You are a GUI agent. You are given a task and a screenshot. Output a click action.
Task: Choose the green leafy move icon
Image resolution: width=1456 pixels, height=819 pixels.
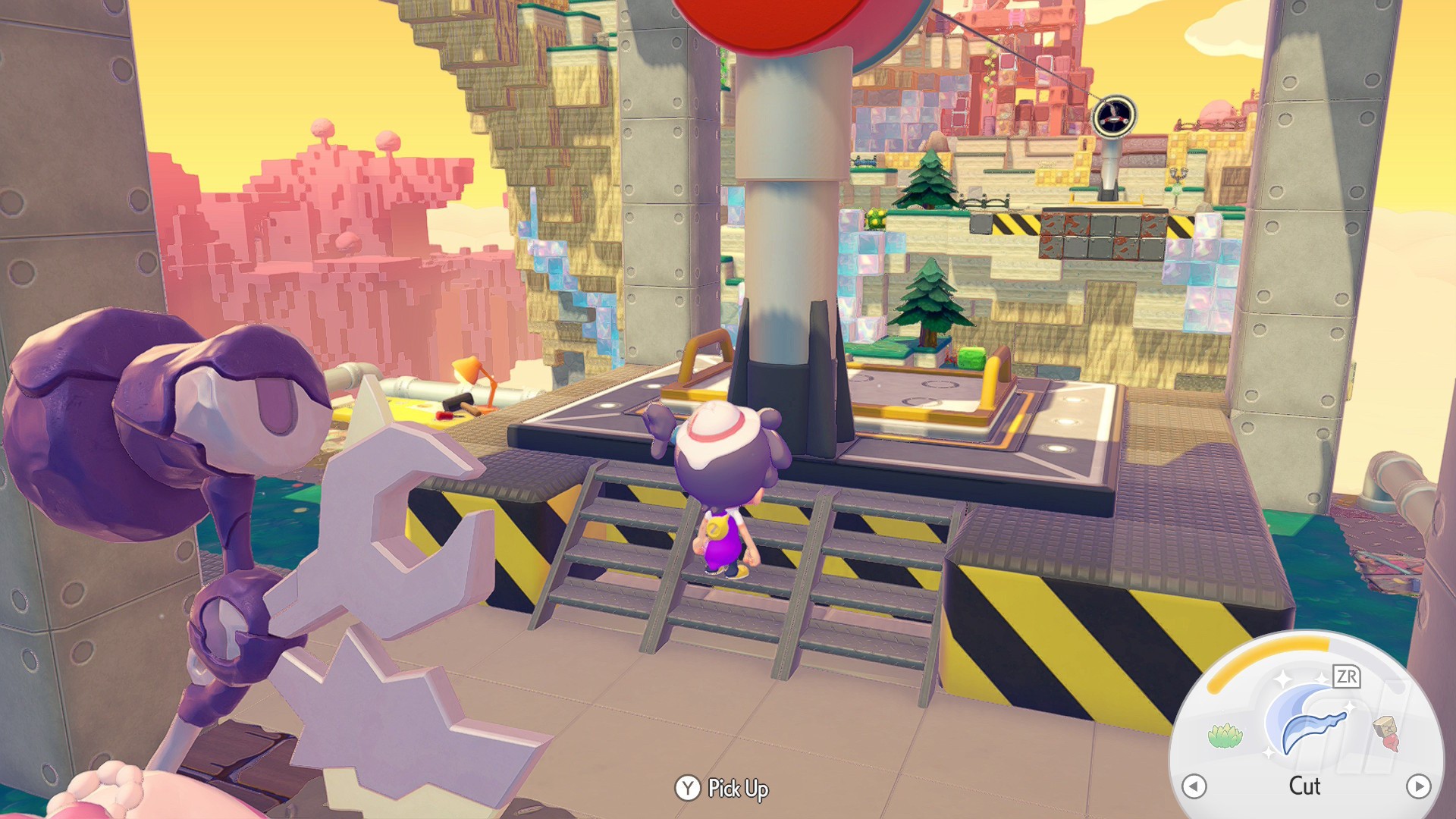pos(1225,735)
